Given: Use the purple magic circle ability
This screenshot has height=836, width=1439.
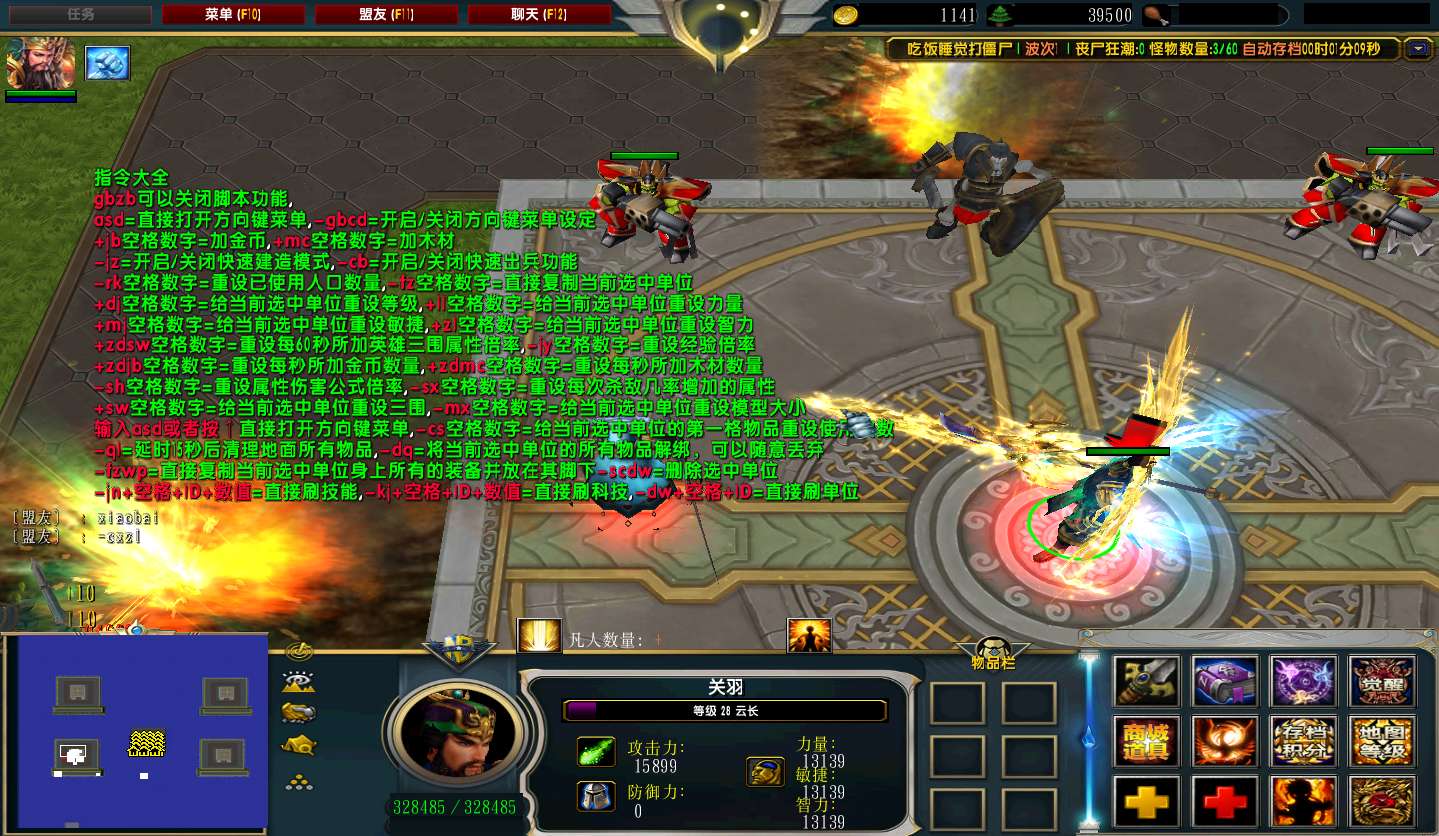Looking at the screenshot, I should (1303, 681).
